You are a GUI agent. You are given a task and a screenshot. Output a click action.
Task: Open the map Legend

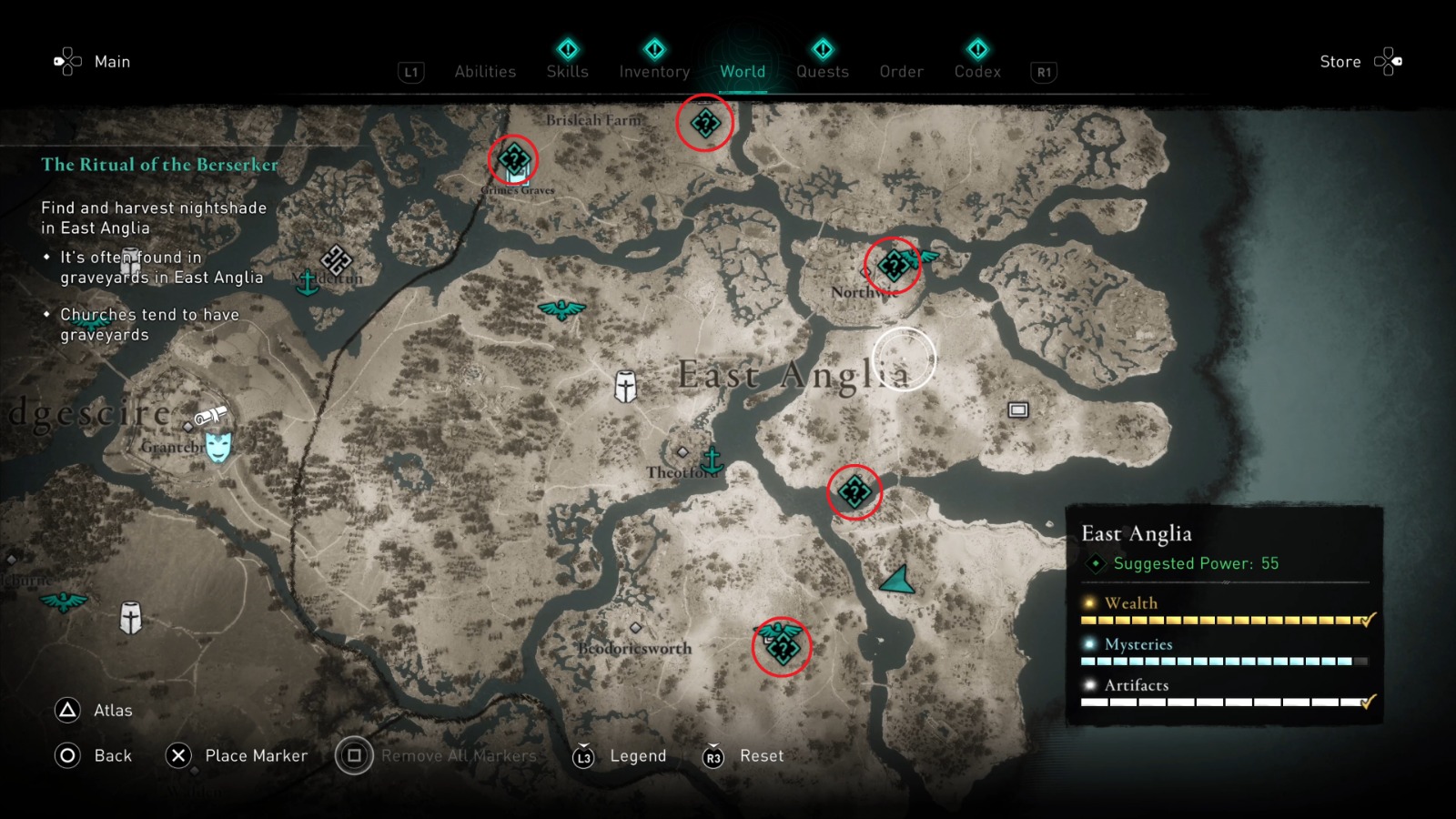tap(637, 755)
